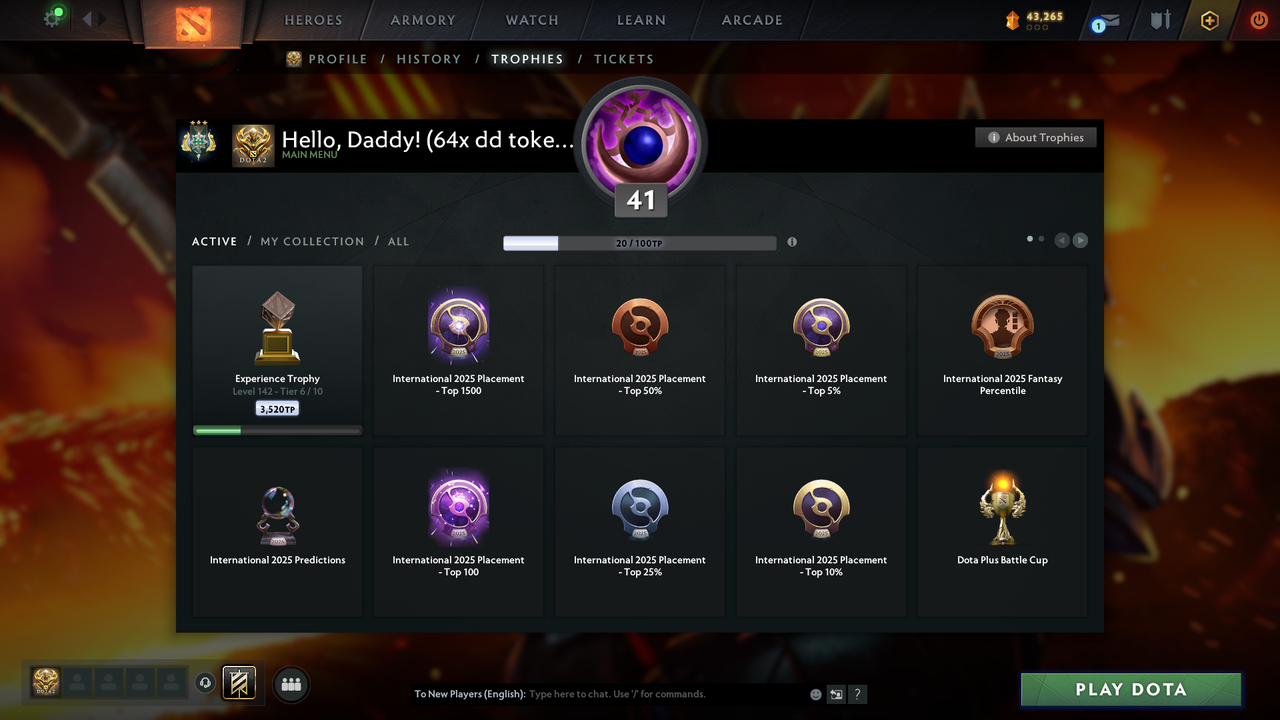Click the 20/100TP trophy progress bar
Screen dimensions: 1280x720
click(640, 242)
